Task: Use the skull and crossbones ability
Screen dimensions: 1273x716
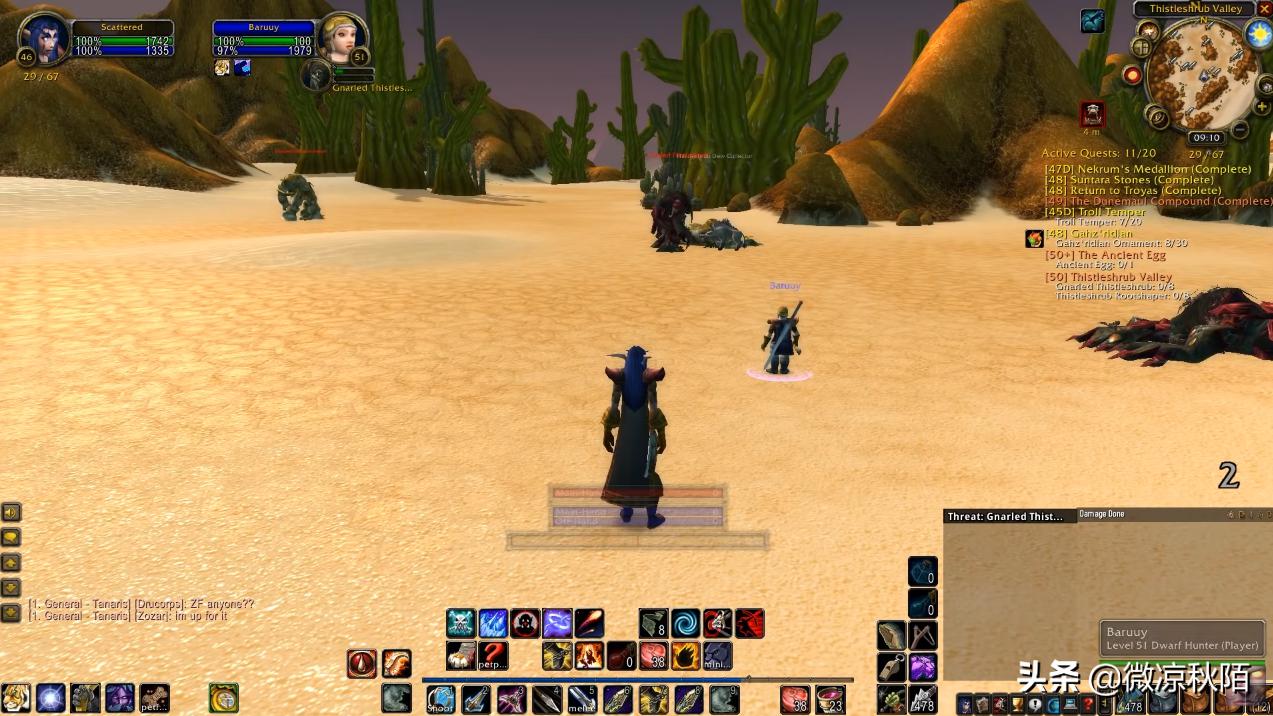Action: pyautogui.click(x=461, y=624)
